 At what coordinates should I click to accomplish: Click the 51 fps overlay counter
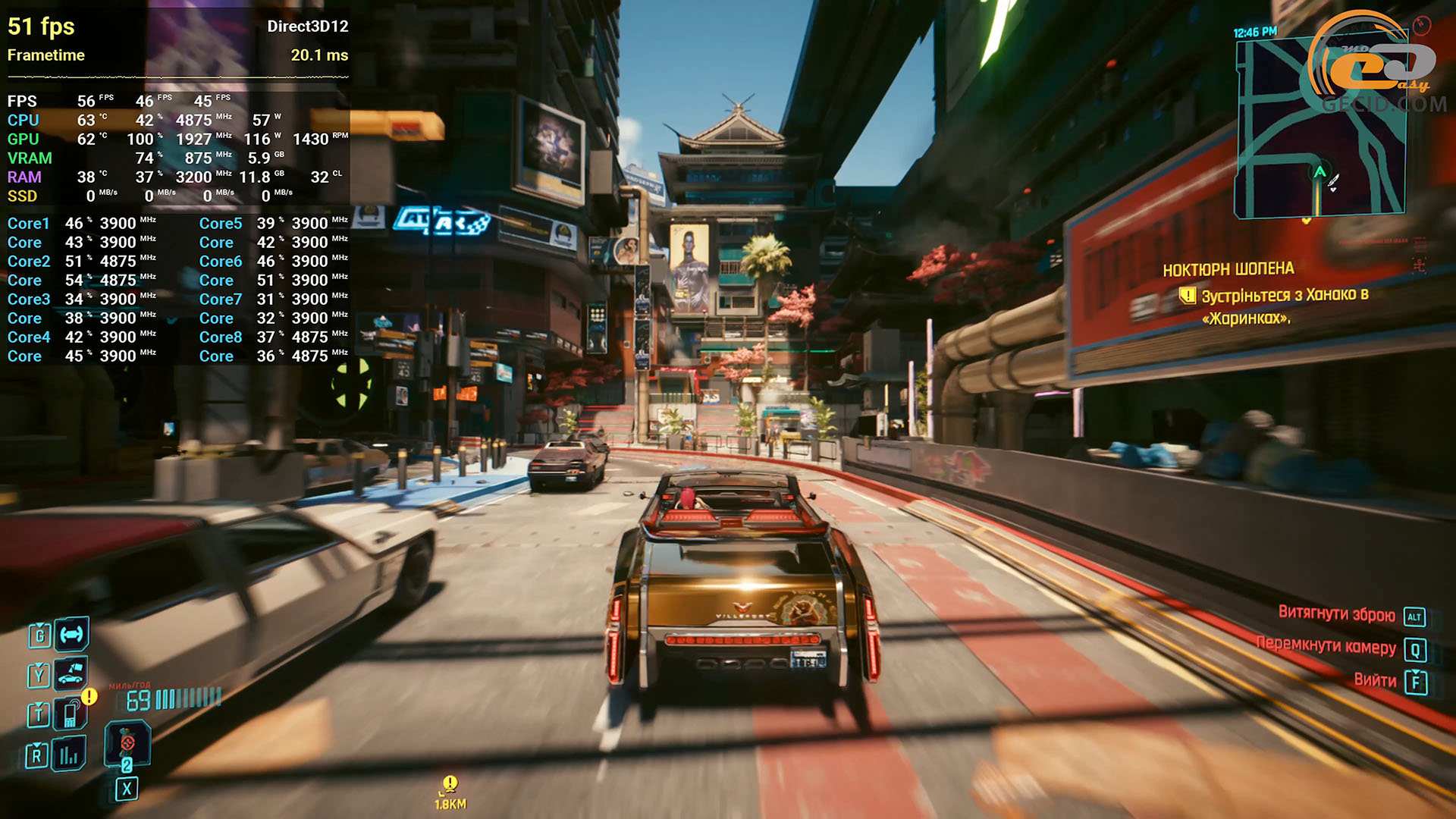tap(41, 27)
